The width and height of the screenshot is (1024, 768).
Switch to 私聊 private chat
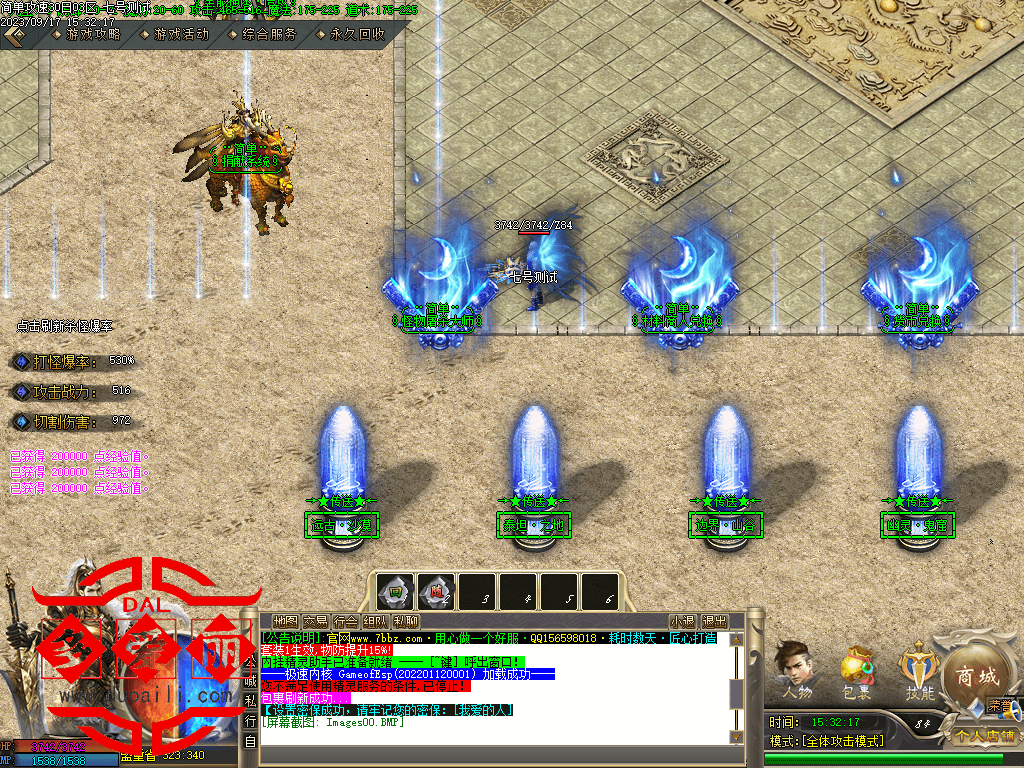tap(406, 621)
